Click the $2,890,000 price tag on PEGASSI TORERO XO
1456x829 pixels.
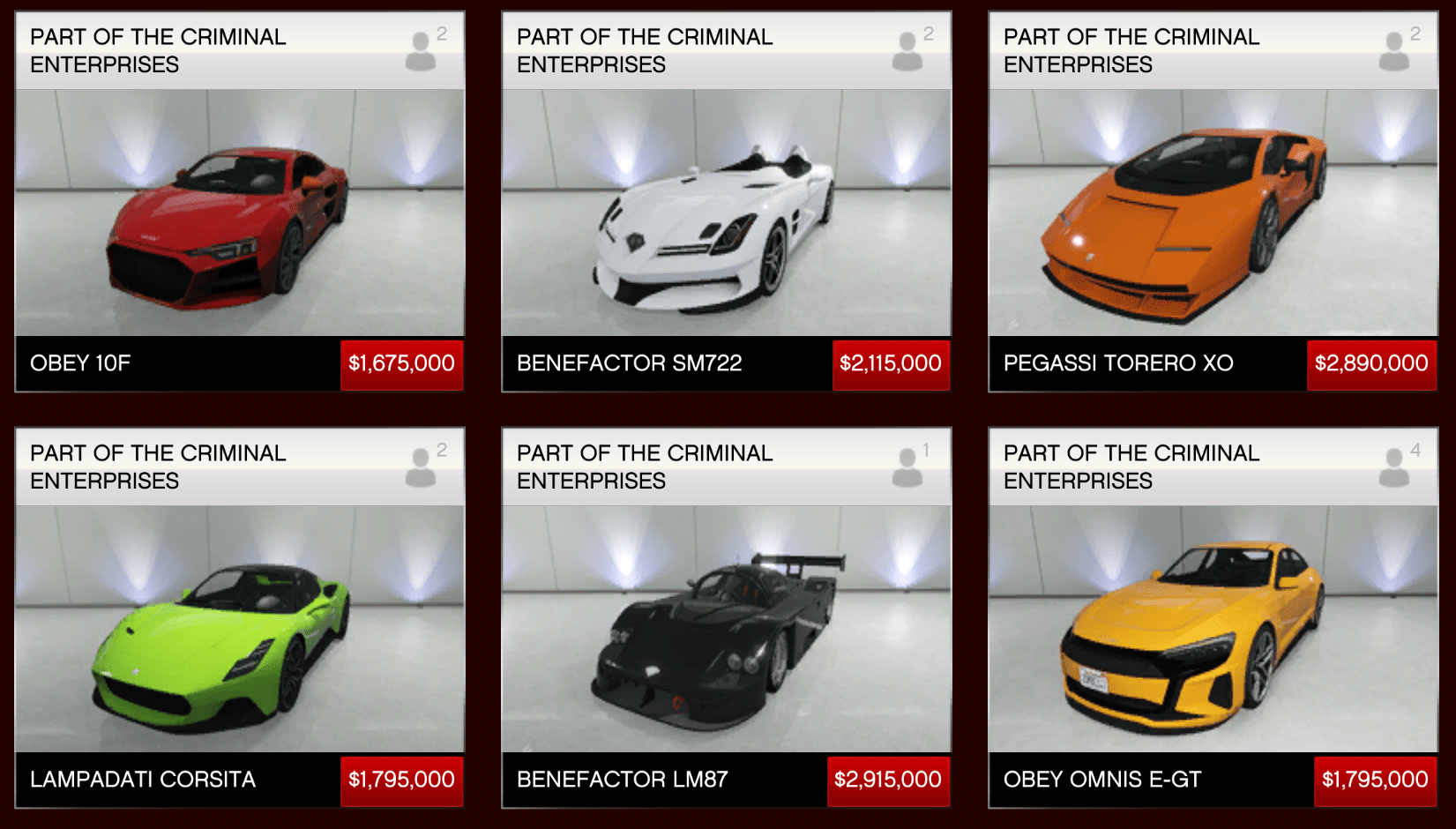point(1372,363)
